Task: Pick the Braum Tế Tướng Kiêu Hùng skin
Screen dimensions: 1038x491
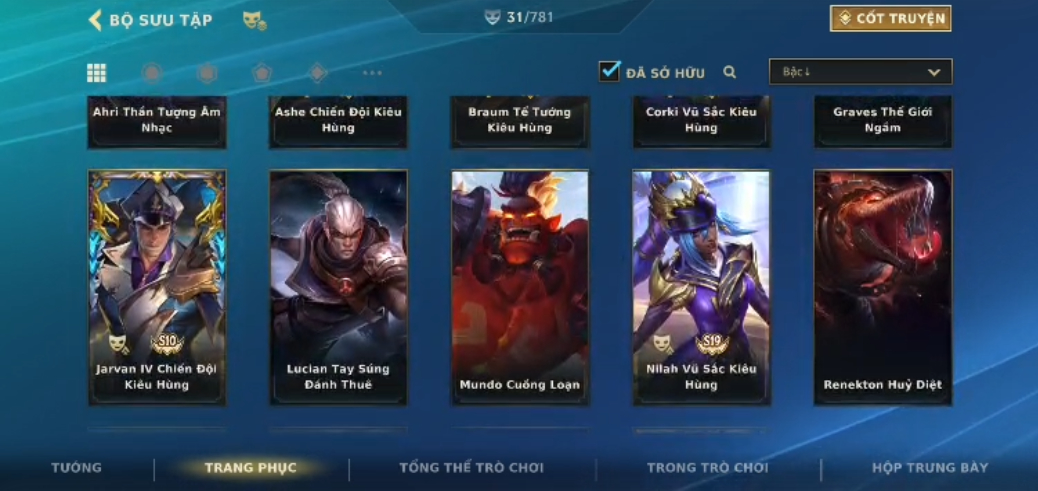Action: point(520,121)
